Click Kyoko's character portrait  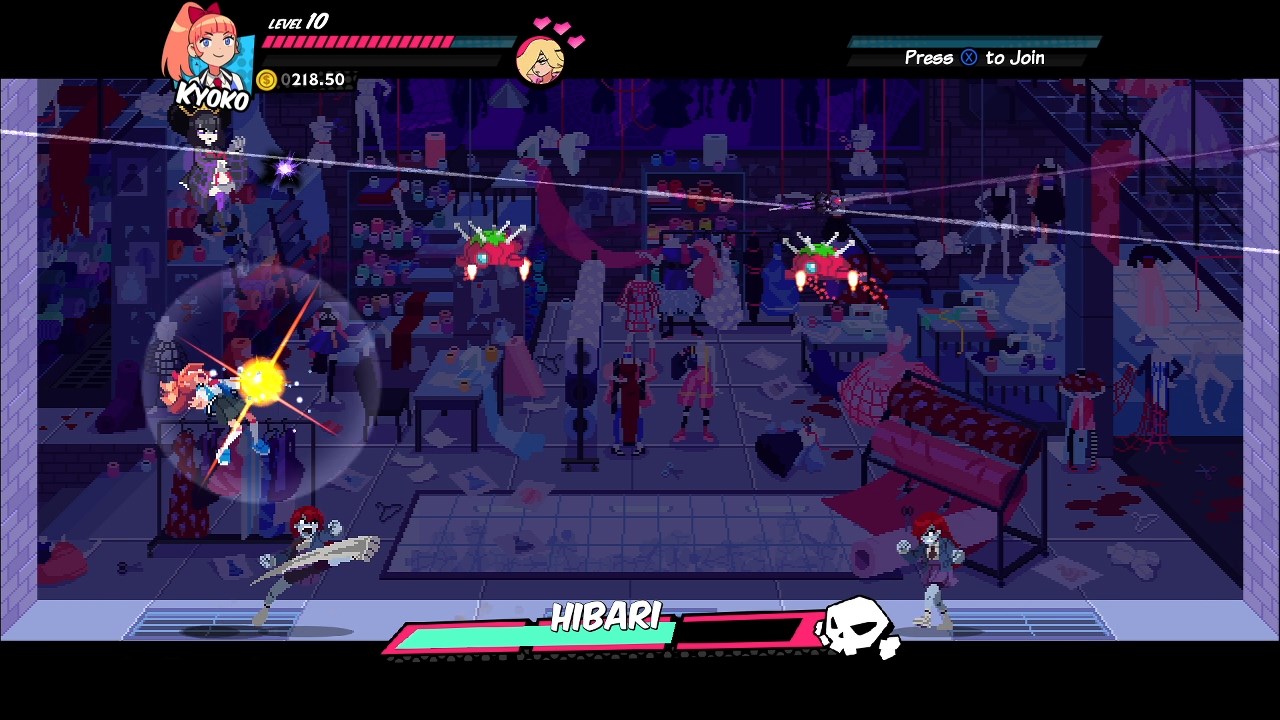coord(210,50)
